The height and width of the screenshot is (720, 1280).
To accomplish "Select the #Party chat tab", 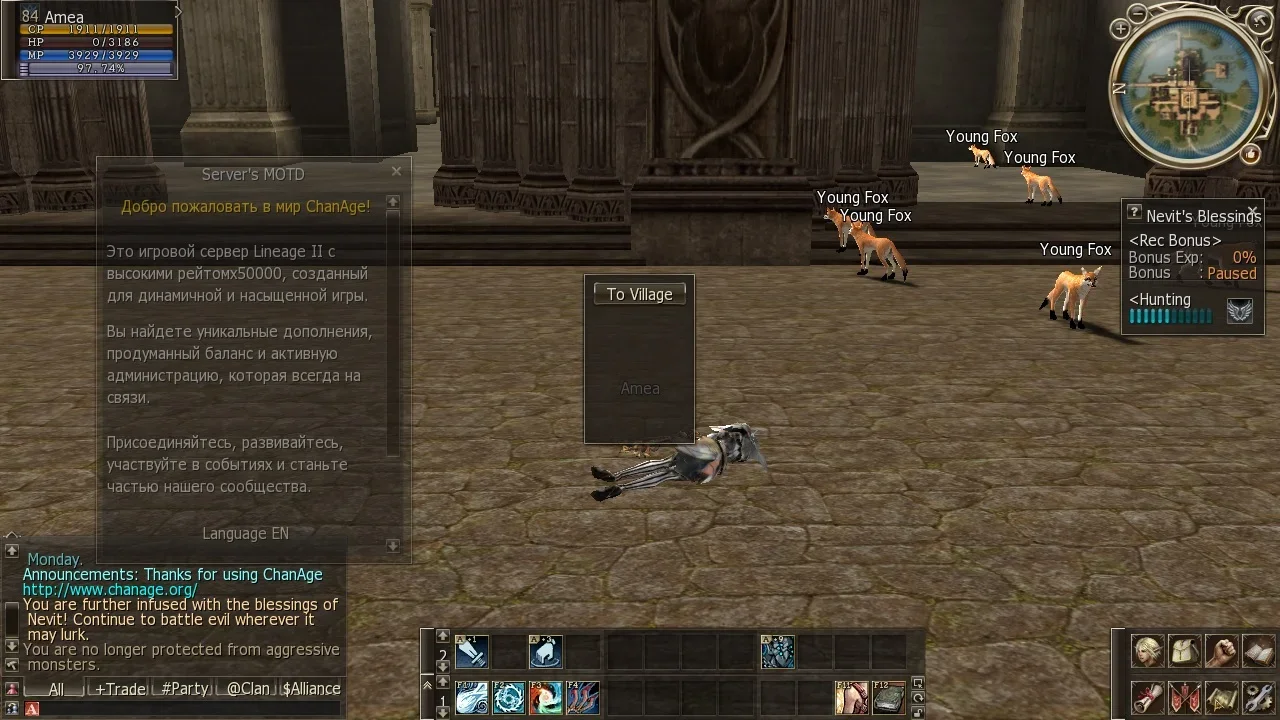I will pos(184,689).
